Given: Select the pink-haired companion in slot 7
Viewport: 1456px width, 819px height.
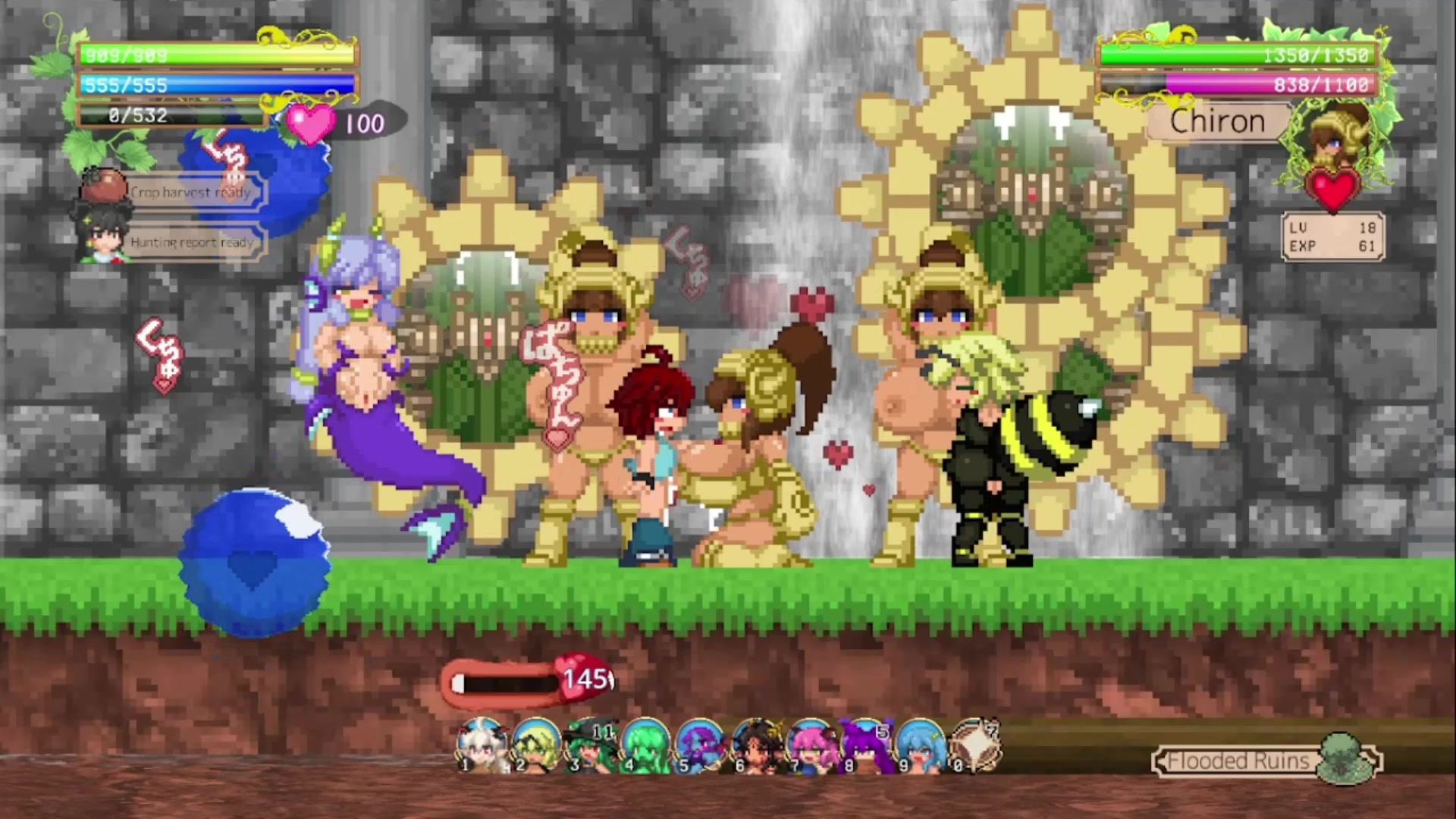Looking at the screenshot, I should point(810,745).
